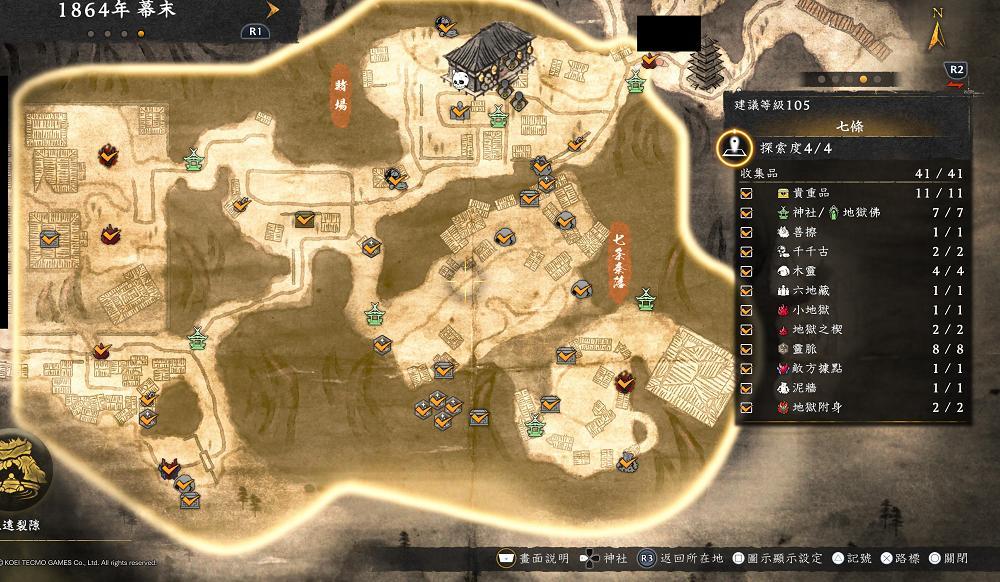Toggle the 六地藏 filter checkbox

(746, 290)
